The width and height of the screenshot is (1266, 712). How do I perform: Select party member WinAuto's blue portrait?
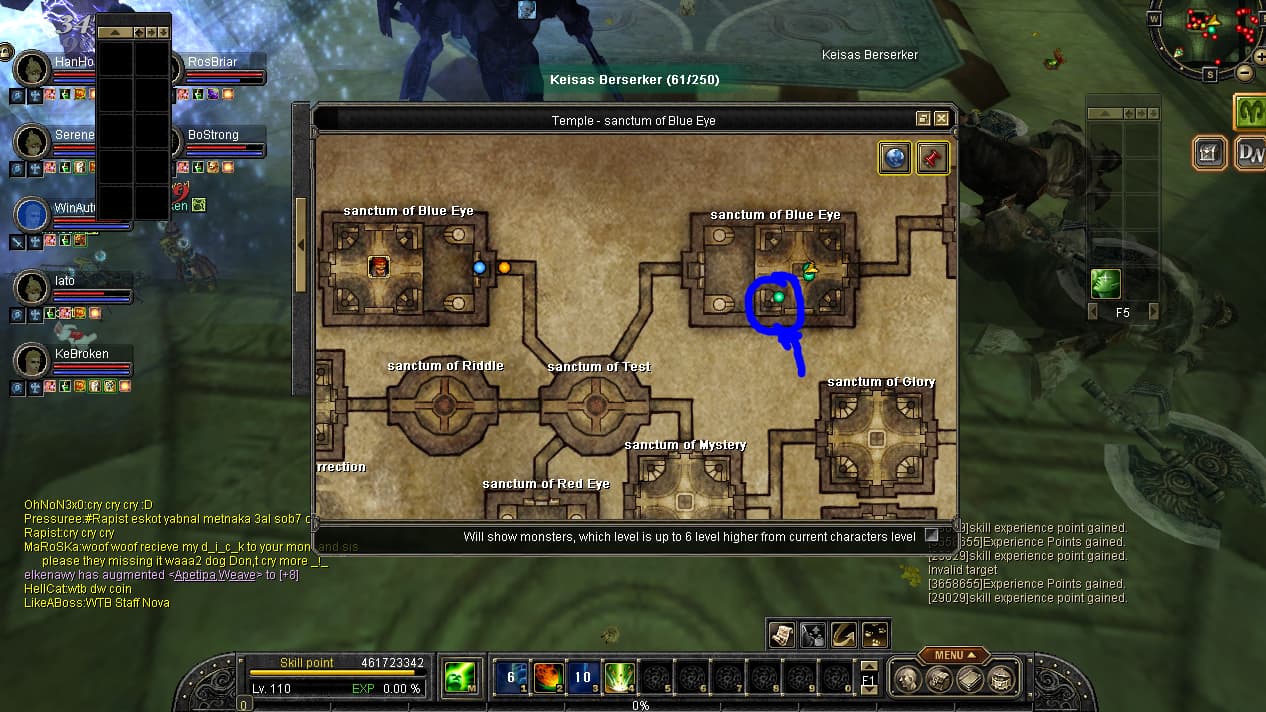point(33,215)
